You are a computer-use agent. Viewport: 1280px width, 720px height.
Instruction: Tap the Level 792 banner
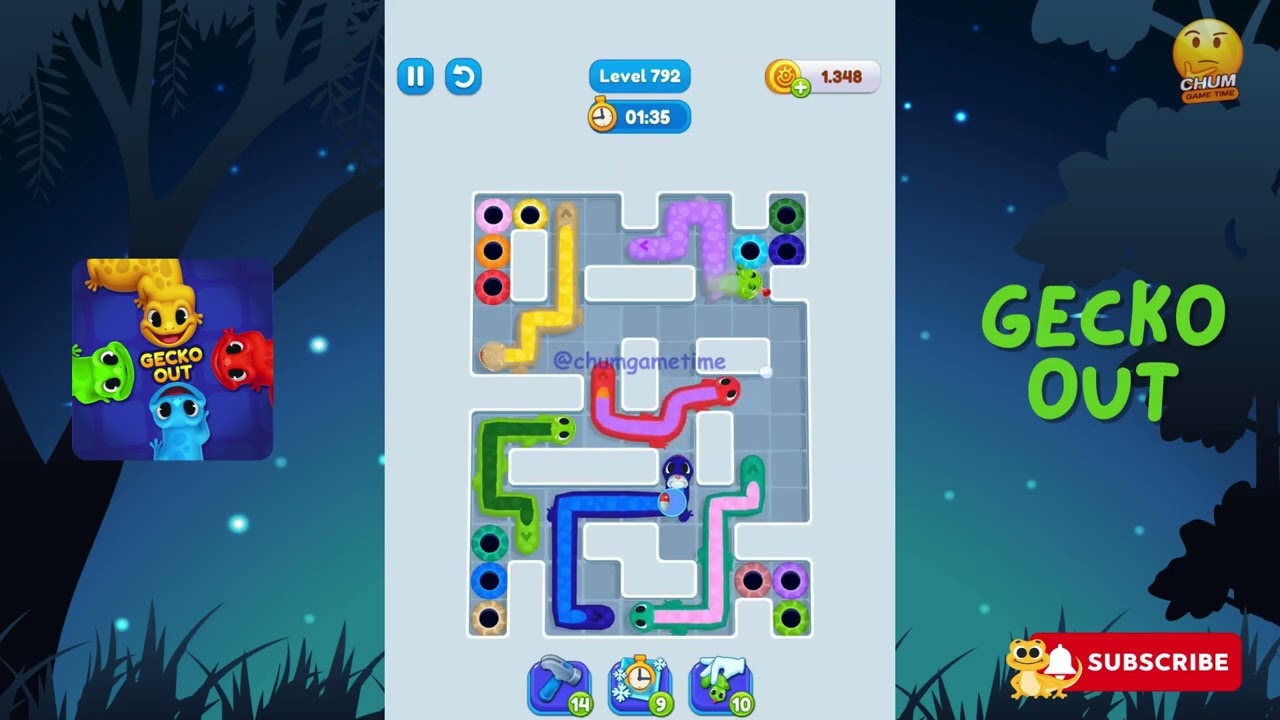pyautogui.click(x=639, y=76)
